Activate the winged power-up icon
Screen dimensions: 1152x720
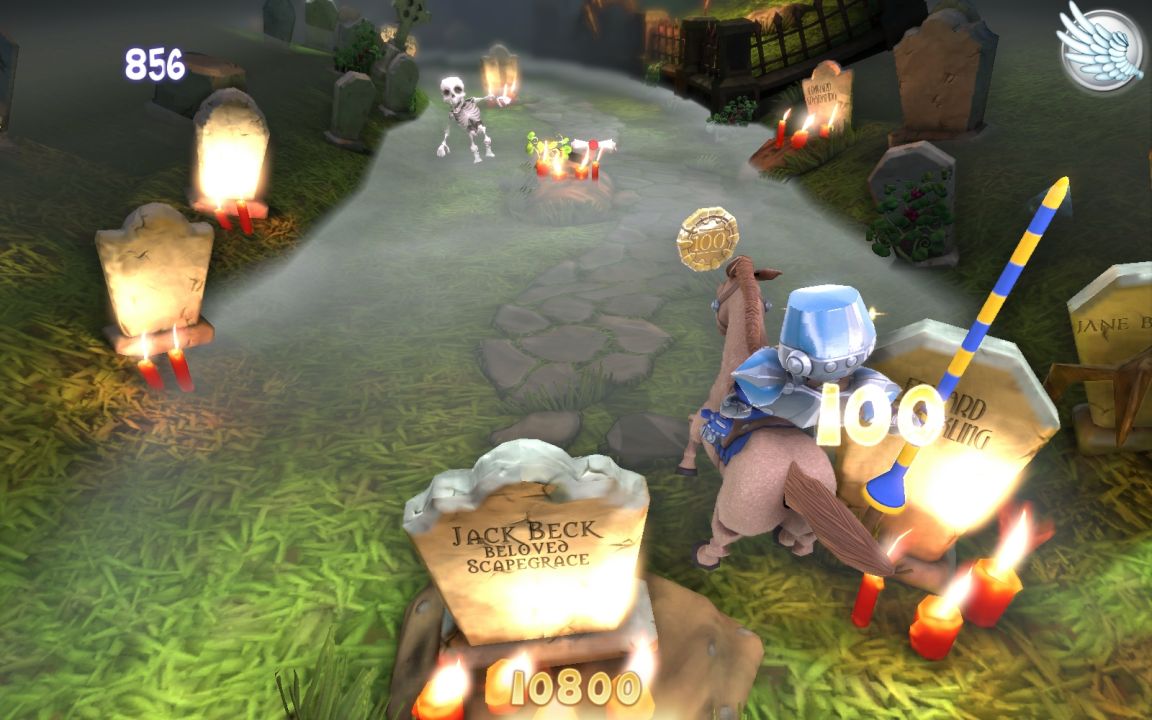pos(1101,48)
